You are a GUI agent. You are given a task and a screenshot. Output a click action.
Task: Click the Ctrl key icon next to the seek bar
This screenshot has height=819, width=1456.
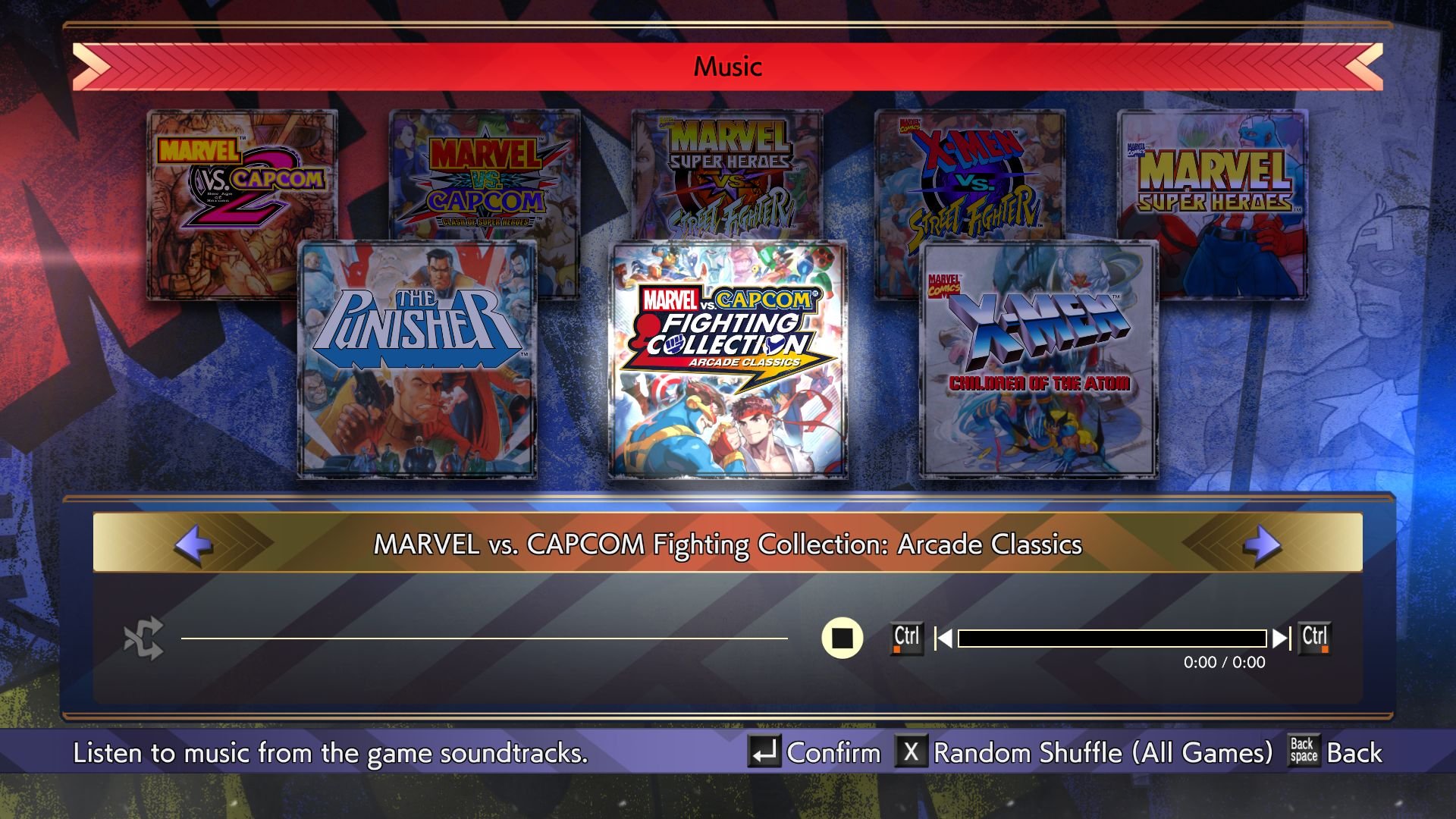coord(907,638)
